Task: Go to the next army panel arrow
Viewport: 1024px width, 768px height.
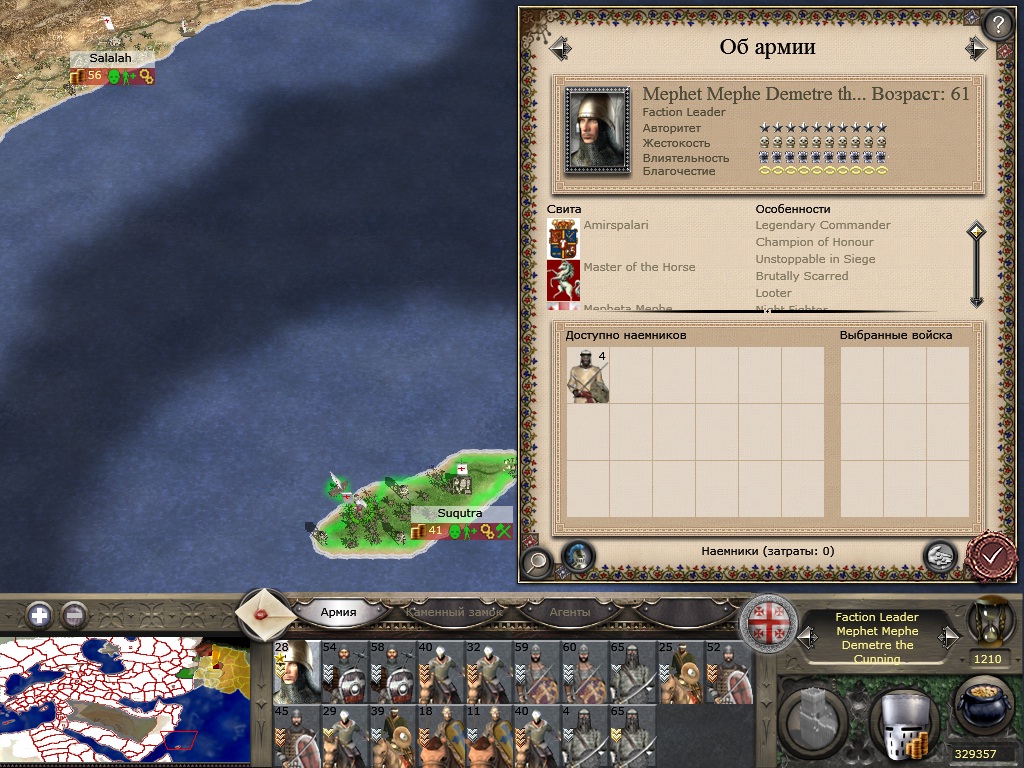Action: pyautogui.click(x=975, y=48)
